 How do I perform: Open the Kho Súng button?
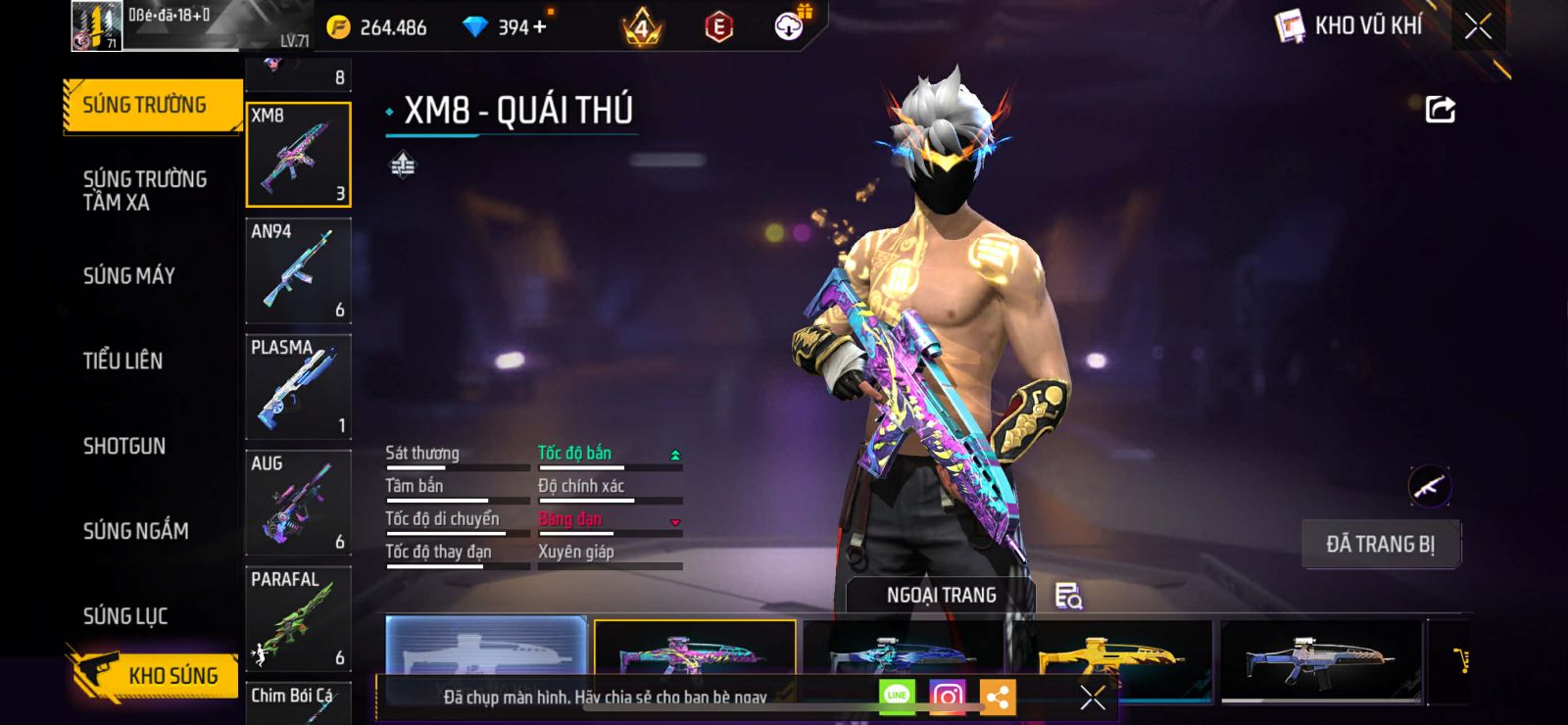(155, 675)
